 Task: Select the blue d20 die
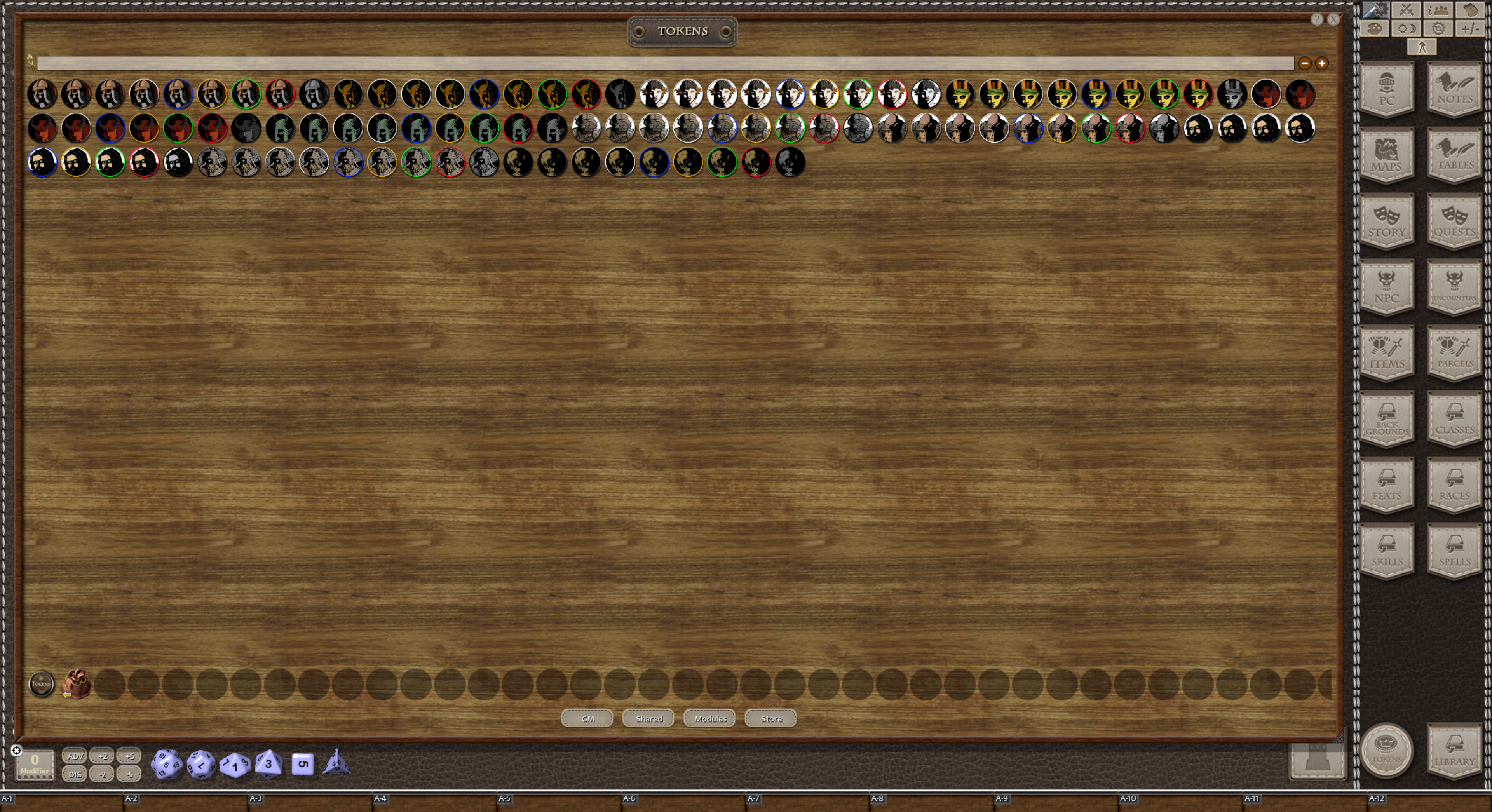[x=166, y=765]
